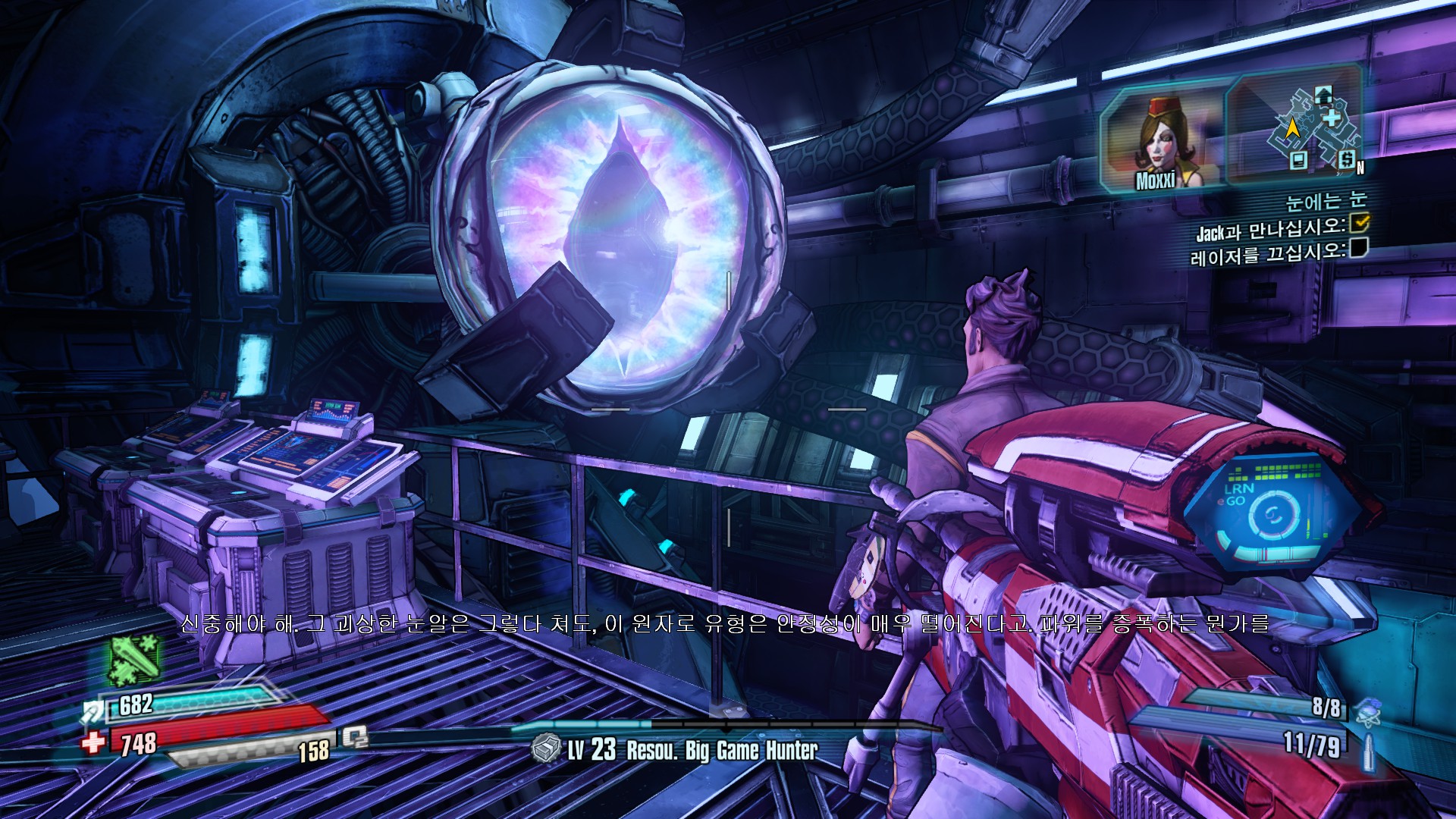The height and width of the screenshot is (819, 1456).
Task: Click the mission title text above objectives
Action: click(x=1325, y=201)
